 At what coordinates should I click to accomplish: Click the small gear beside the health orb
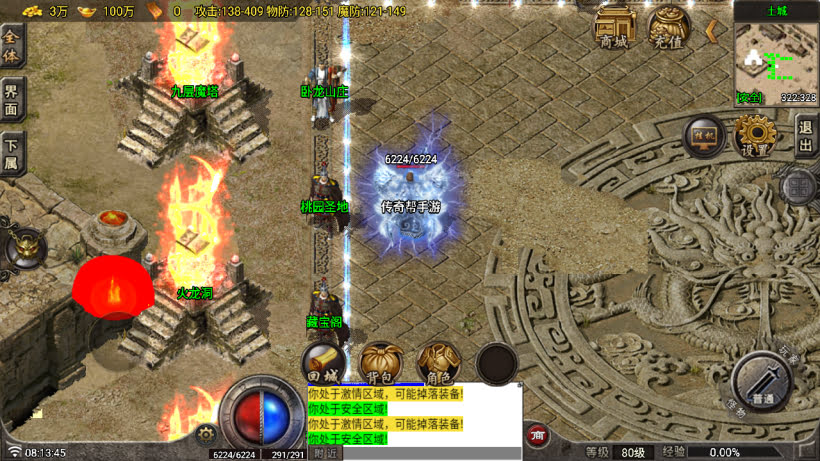(207, 434)
